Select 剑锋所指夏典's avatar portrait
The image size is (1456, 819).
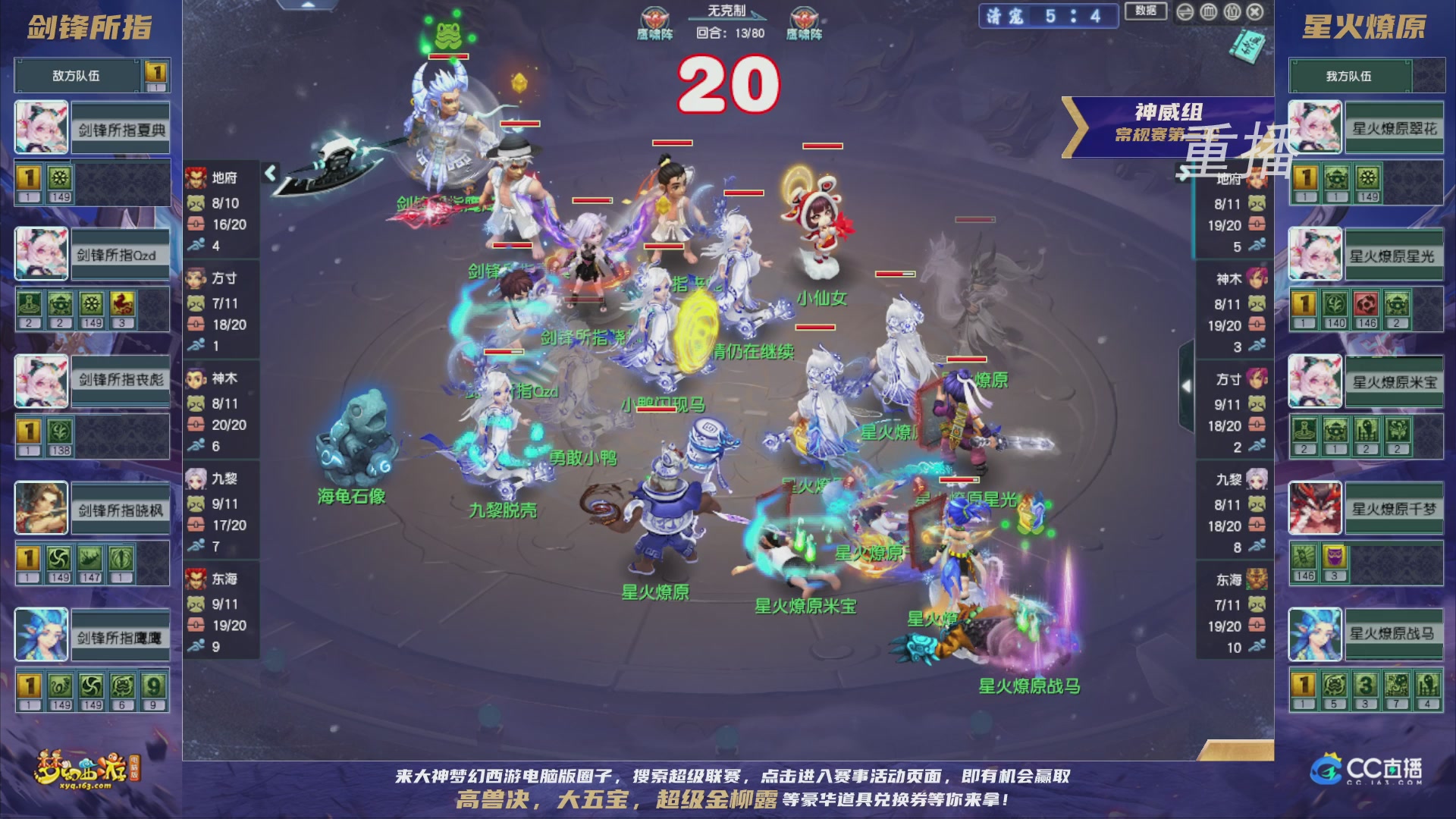point(41,125)
